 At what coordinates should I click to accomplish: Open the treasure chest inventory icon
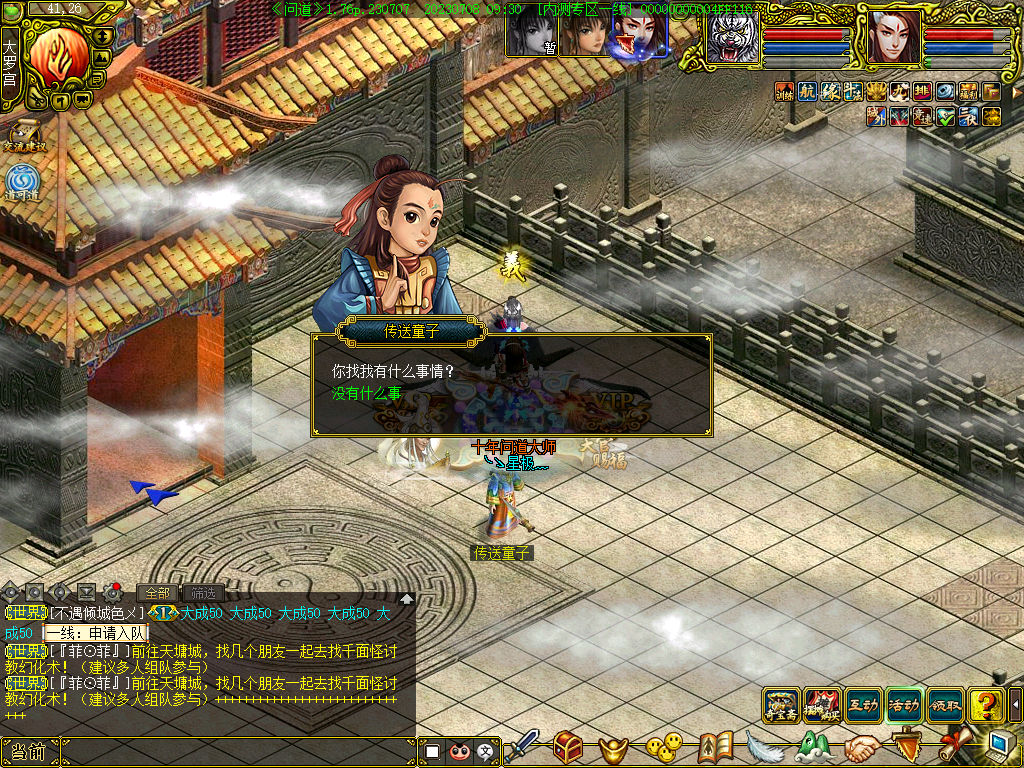pyautogui.click(x=569, y=747)
